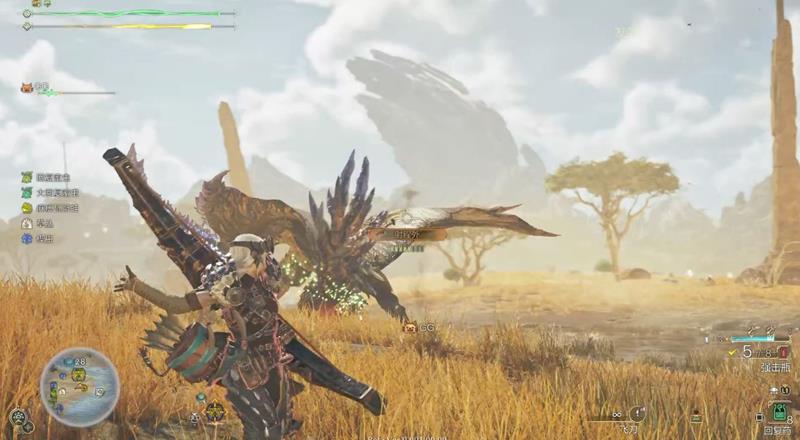Viewport: 800px width, 440px height.
Task: Select the blue-icon objective list entry
Action: pyautogui.click(x=27, y=239)
